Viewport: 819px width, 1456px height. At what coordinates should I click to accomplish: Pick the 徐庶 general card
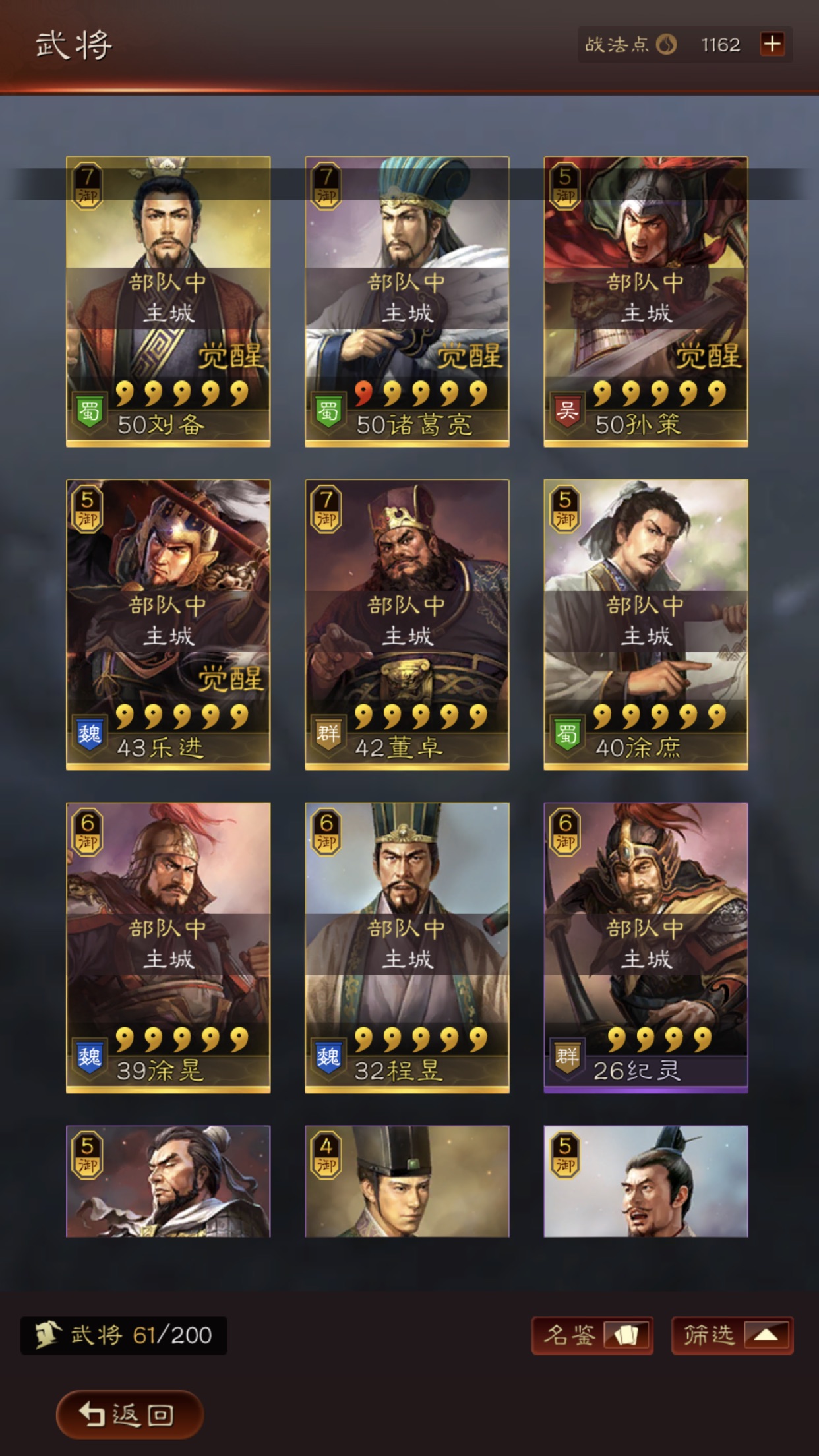tap(646, 624)
